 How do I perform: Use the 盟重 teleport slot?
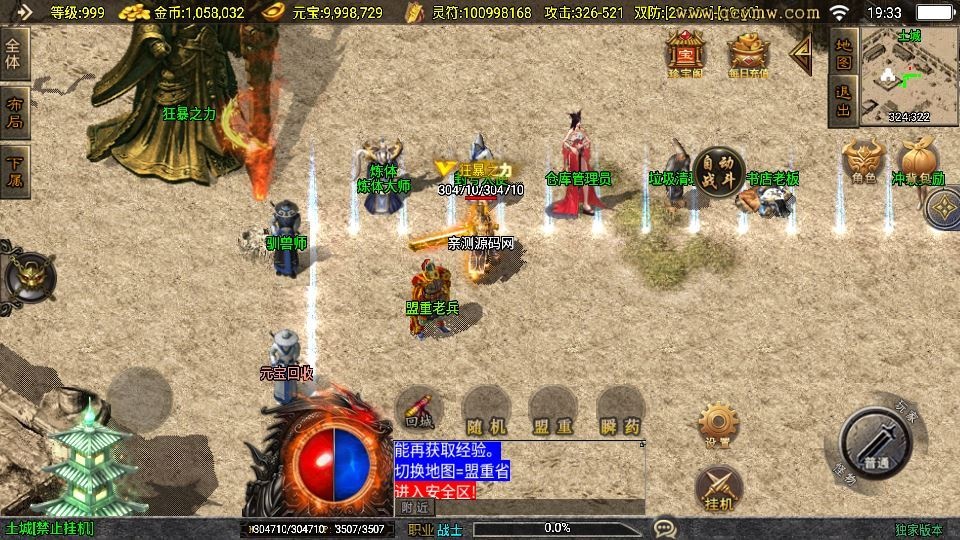point(552,411)
